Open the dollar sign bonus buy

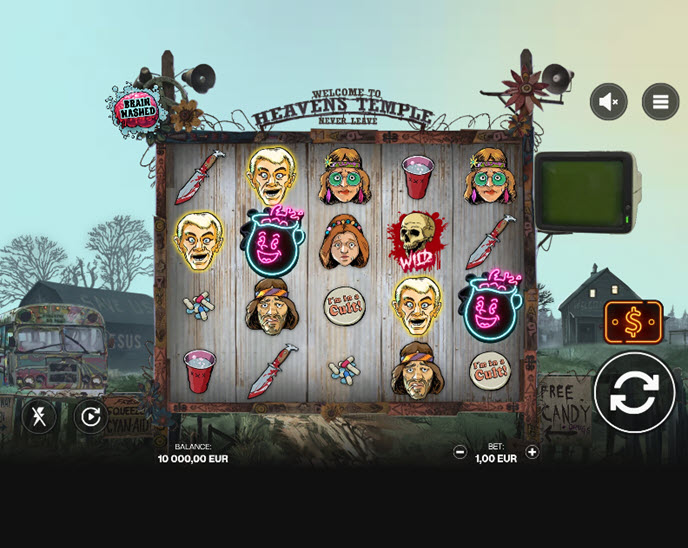pos(633,322)
